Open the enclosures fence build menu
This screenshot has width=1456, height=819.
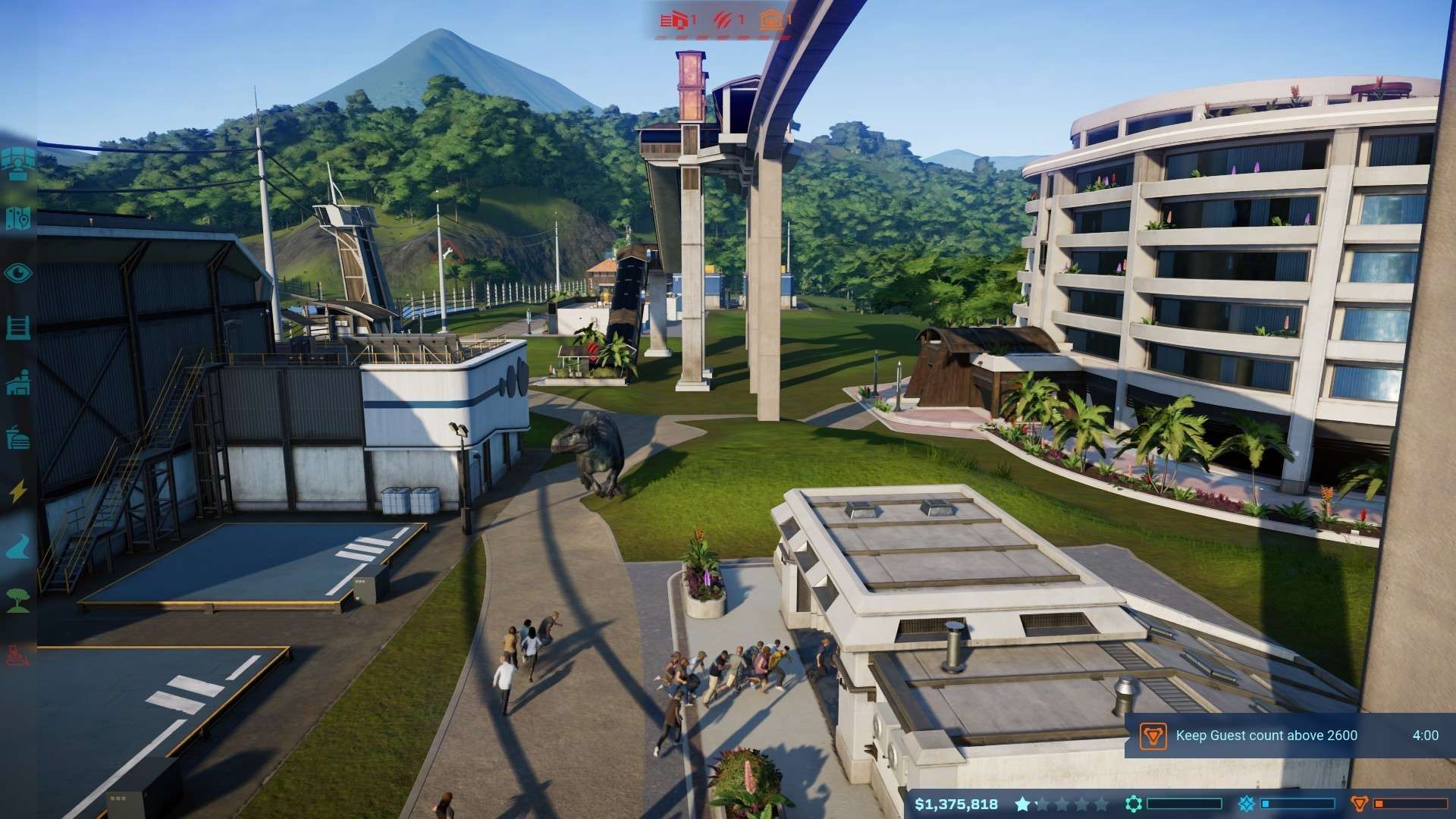(17, 328)
